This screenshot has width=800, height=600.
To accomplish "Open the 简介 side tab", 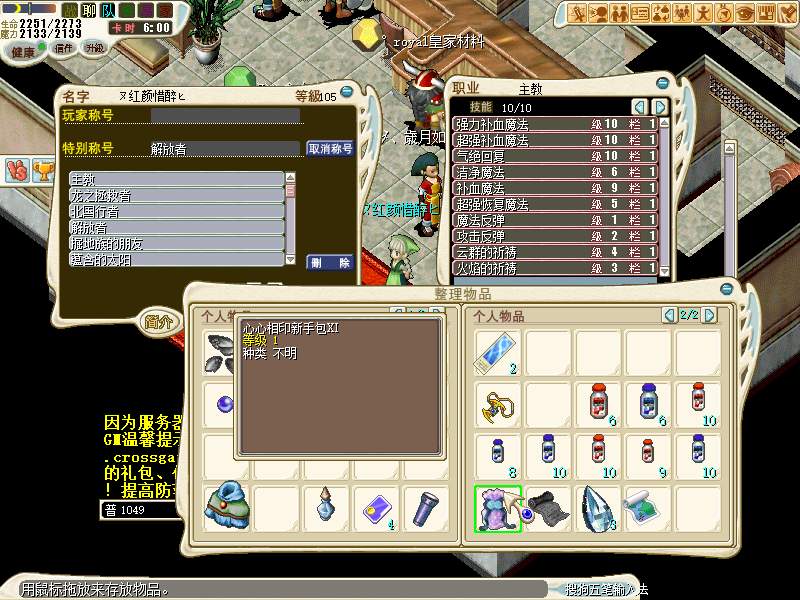I will coord(158,322).
